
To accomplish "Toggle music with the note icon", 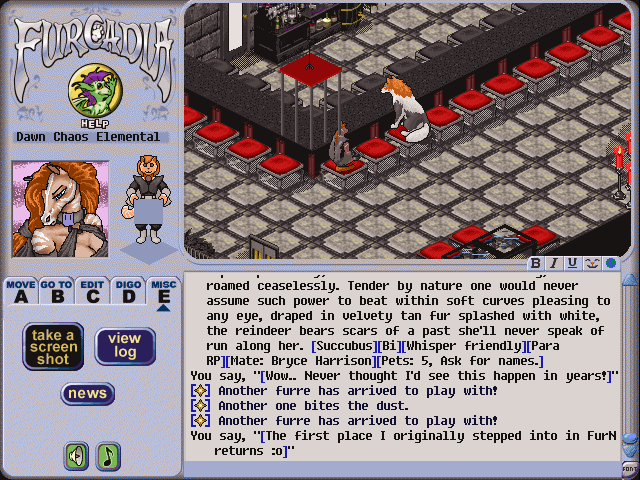I will point(108,456).
